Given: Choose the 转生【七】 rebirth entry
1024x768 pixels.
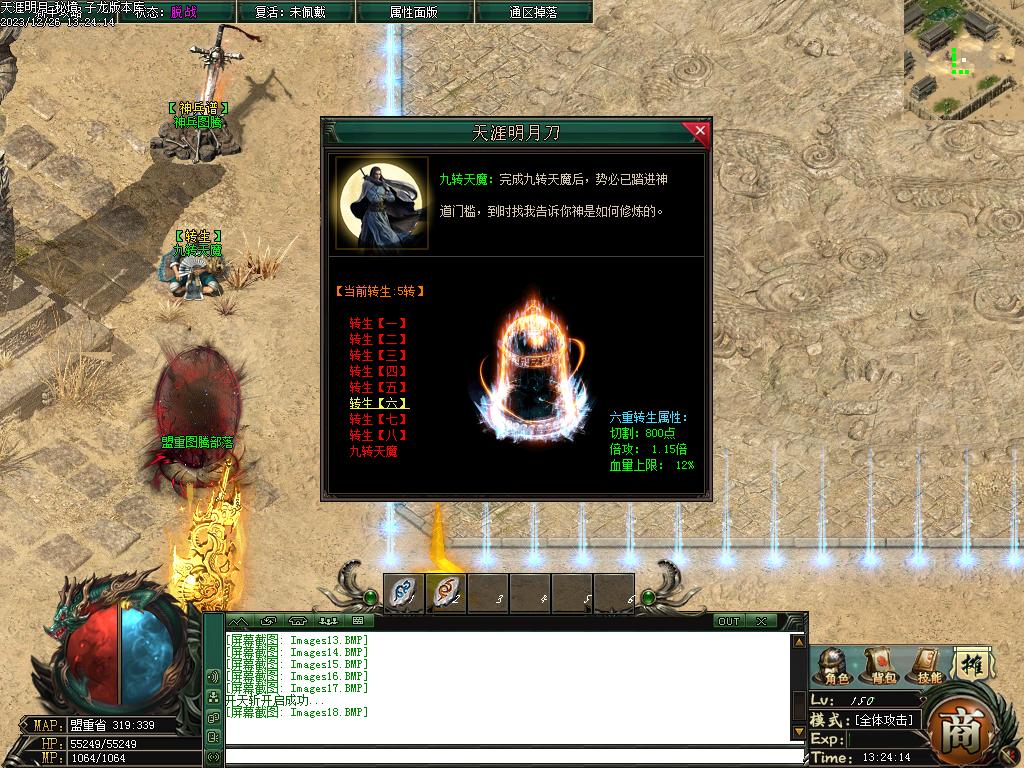Looking at the screenshot, I should [378, 419].
